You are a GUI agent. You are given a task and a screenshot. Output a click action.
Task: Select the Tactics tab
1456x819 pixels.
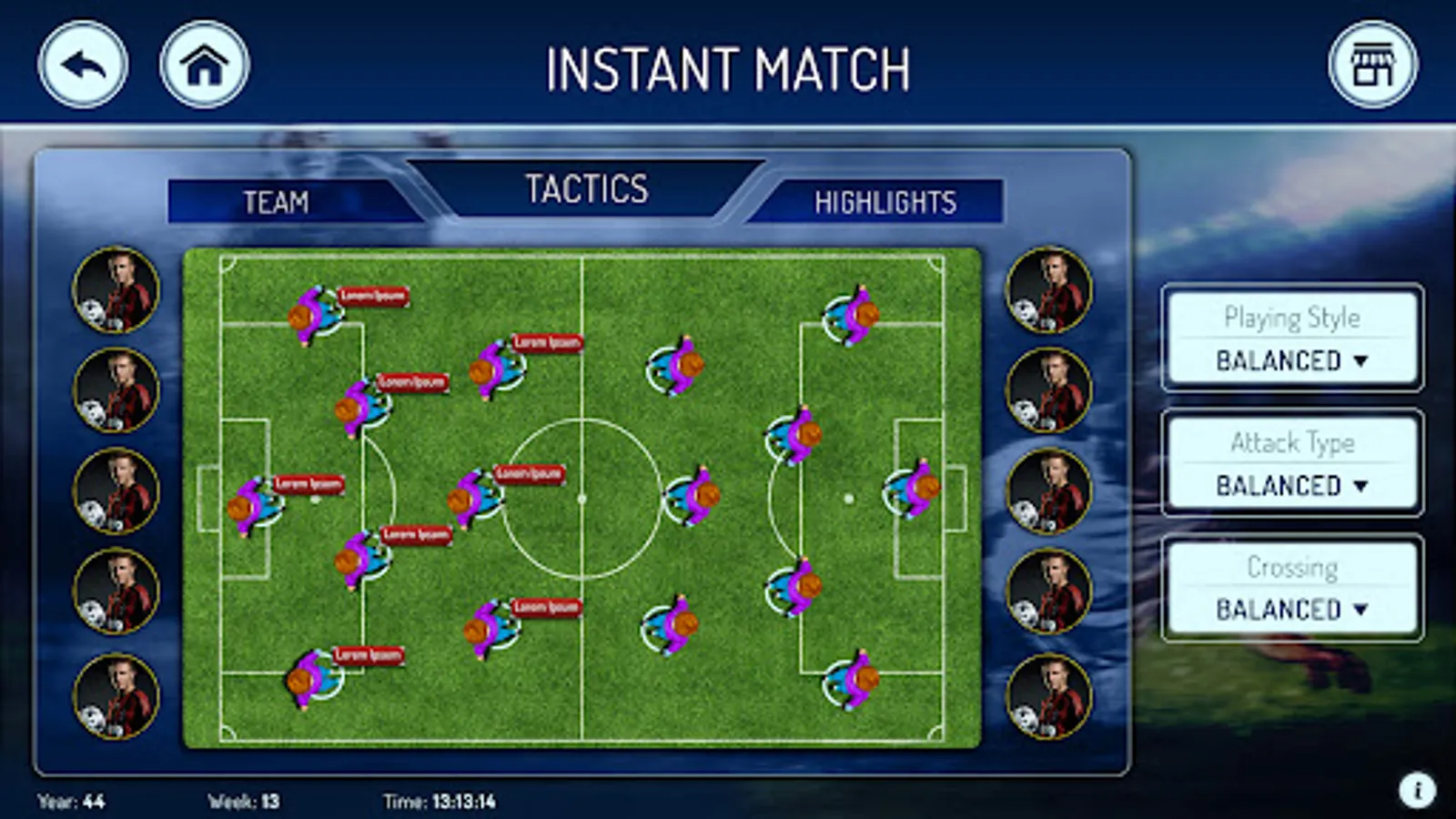pyautogui.click(x=587, y=189)
